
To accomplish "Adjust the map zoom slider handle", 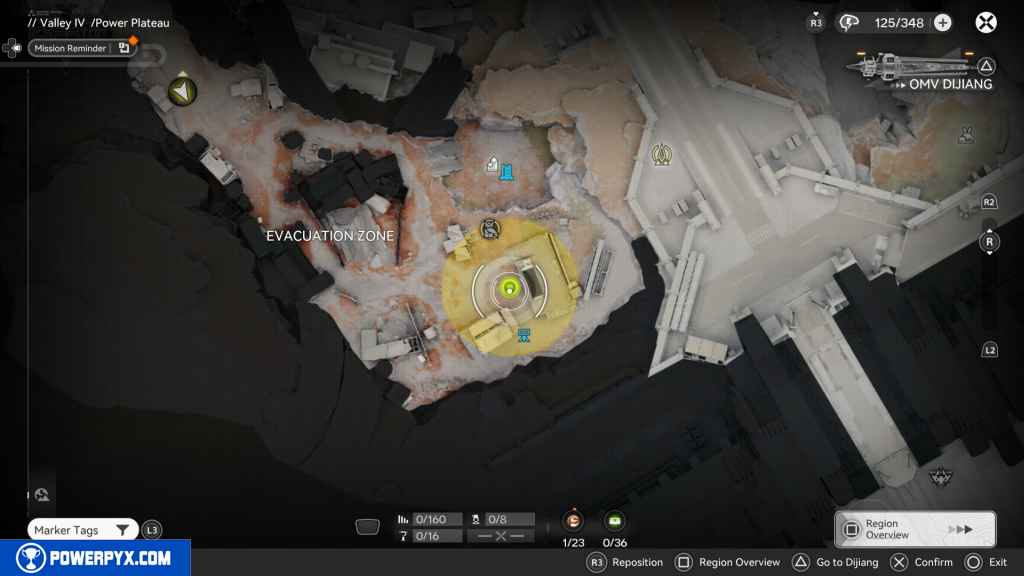I will click(x=989, y=242).
